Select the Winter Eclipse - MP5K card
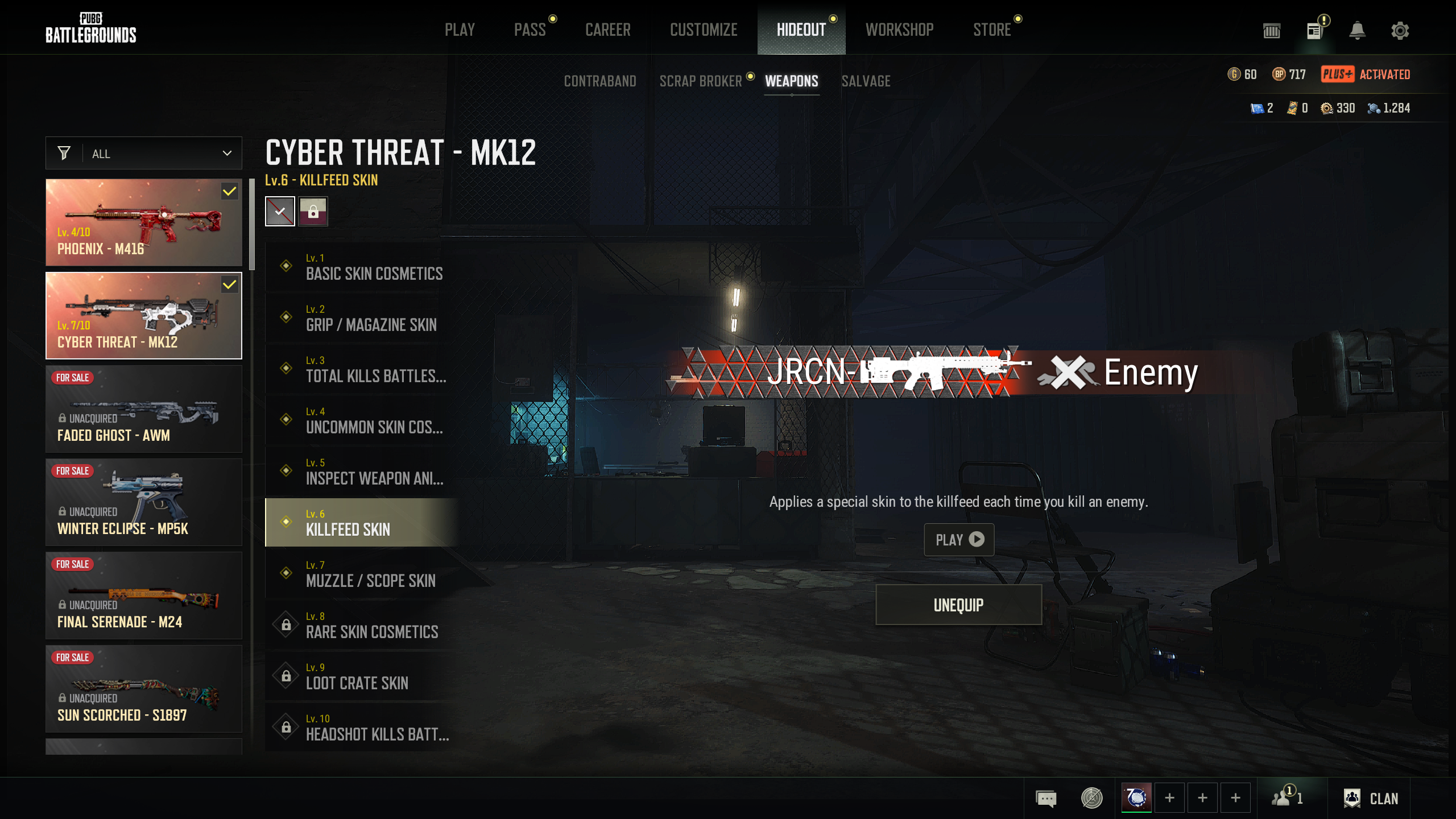The height and width of the screenshot is (819, 1456). tap(144, 502)
